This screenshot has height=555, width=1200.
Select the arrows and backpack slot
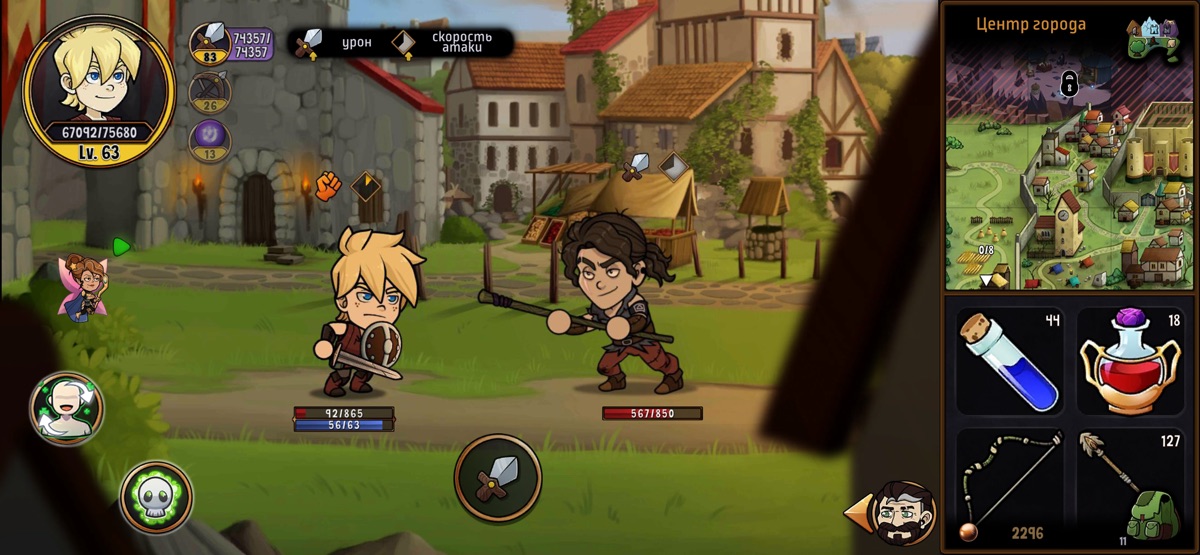1130,487
